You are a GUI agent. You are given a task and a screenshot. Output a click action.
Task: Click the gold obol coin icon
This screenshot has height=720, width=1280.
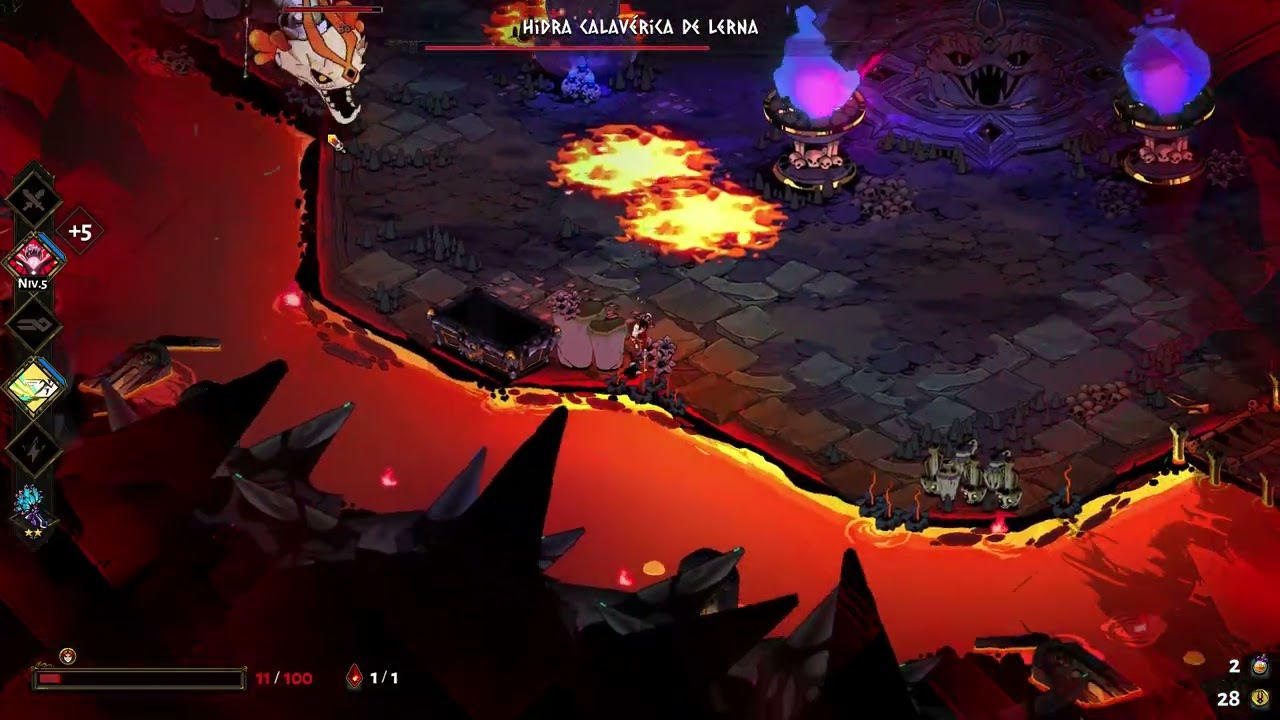pos(1259,698)
